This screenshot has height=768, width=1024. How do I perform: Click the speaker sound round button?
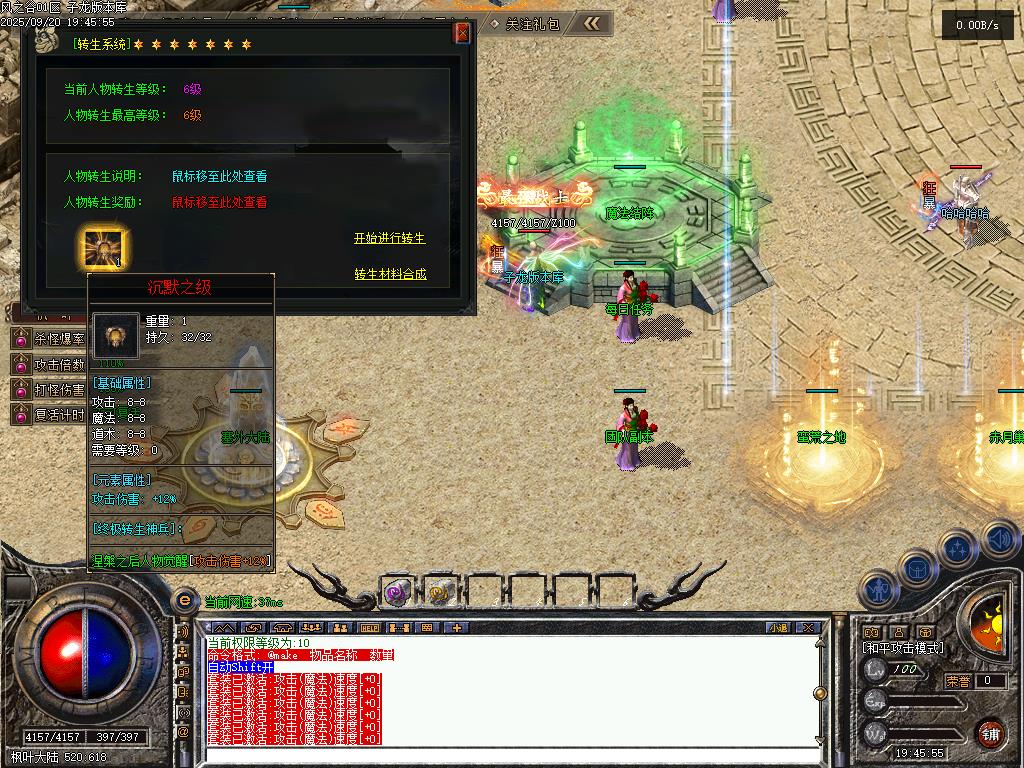click(998, 538)
